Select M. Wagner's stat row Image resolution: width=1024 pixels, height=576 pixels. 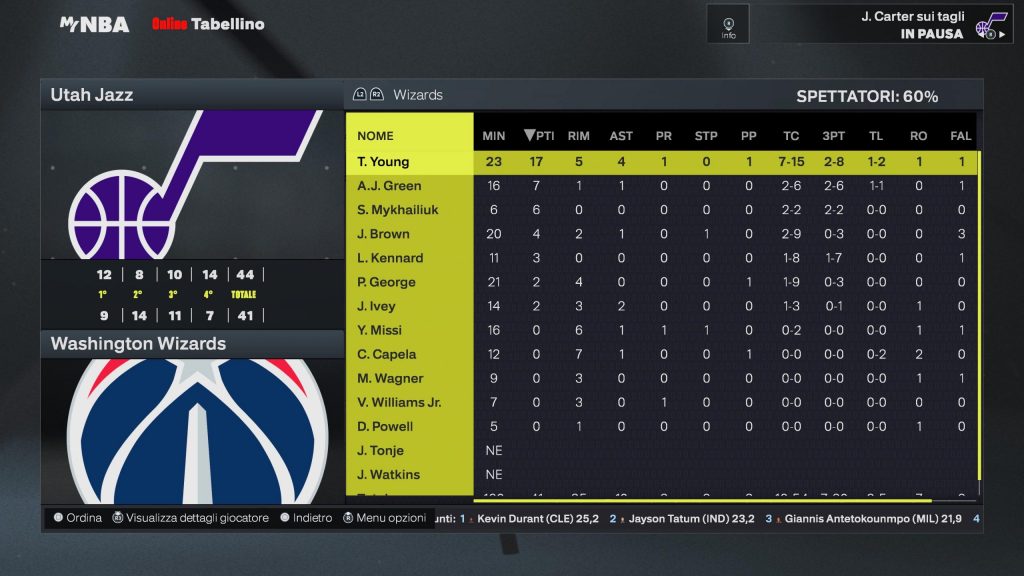(390, 378)
